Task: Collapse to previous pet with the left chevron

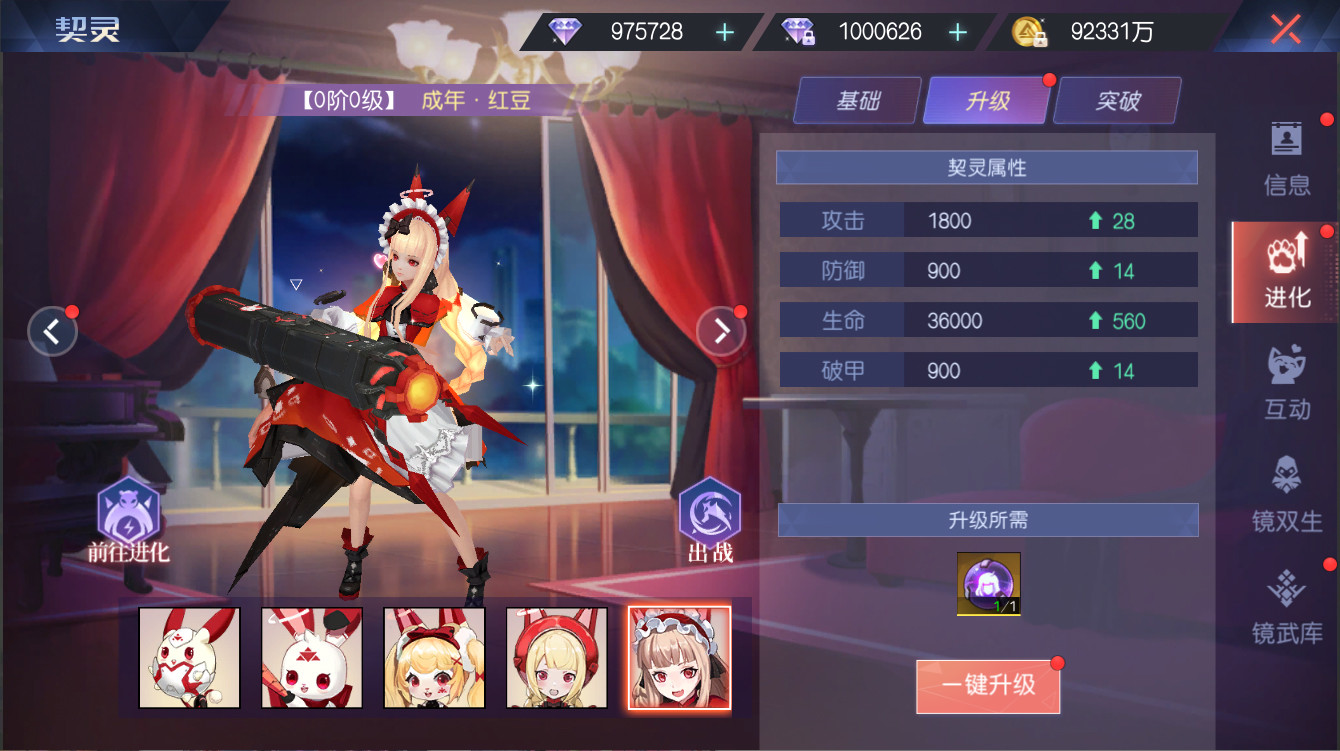Action: pos(52,331)
